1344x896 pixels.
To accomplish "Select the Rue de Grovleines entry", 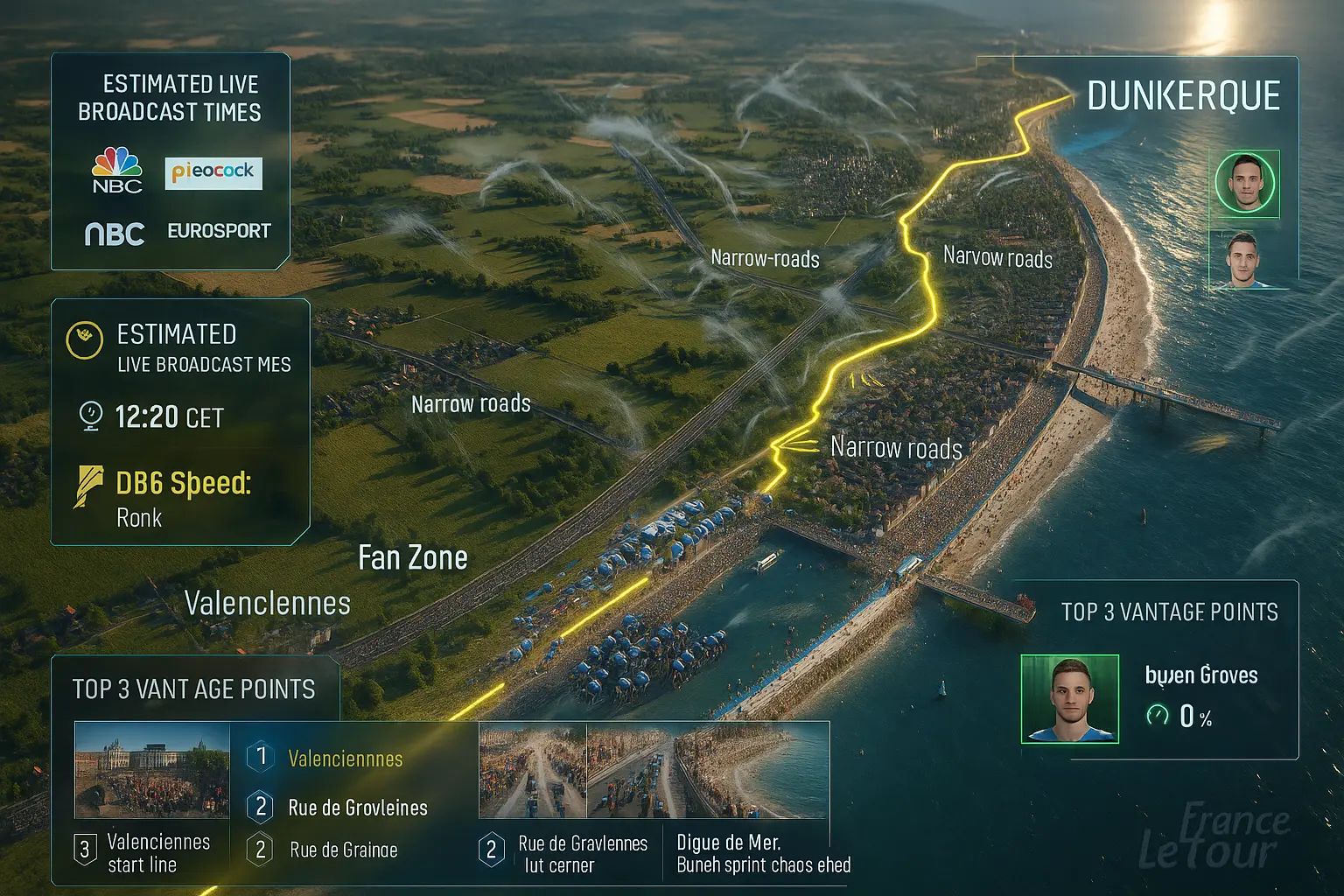I will [x=357, y=808].
